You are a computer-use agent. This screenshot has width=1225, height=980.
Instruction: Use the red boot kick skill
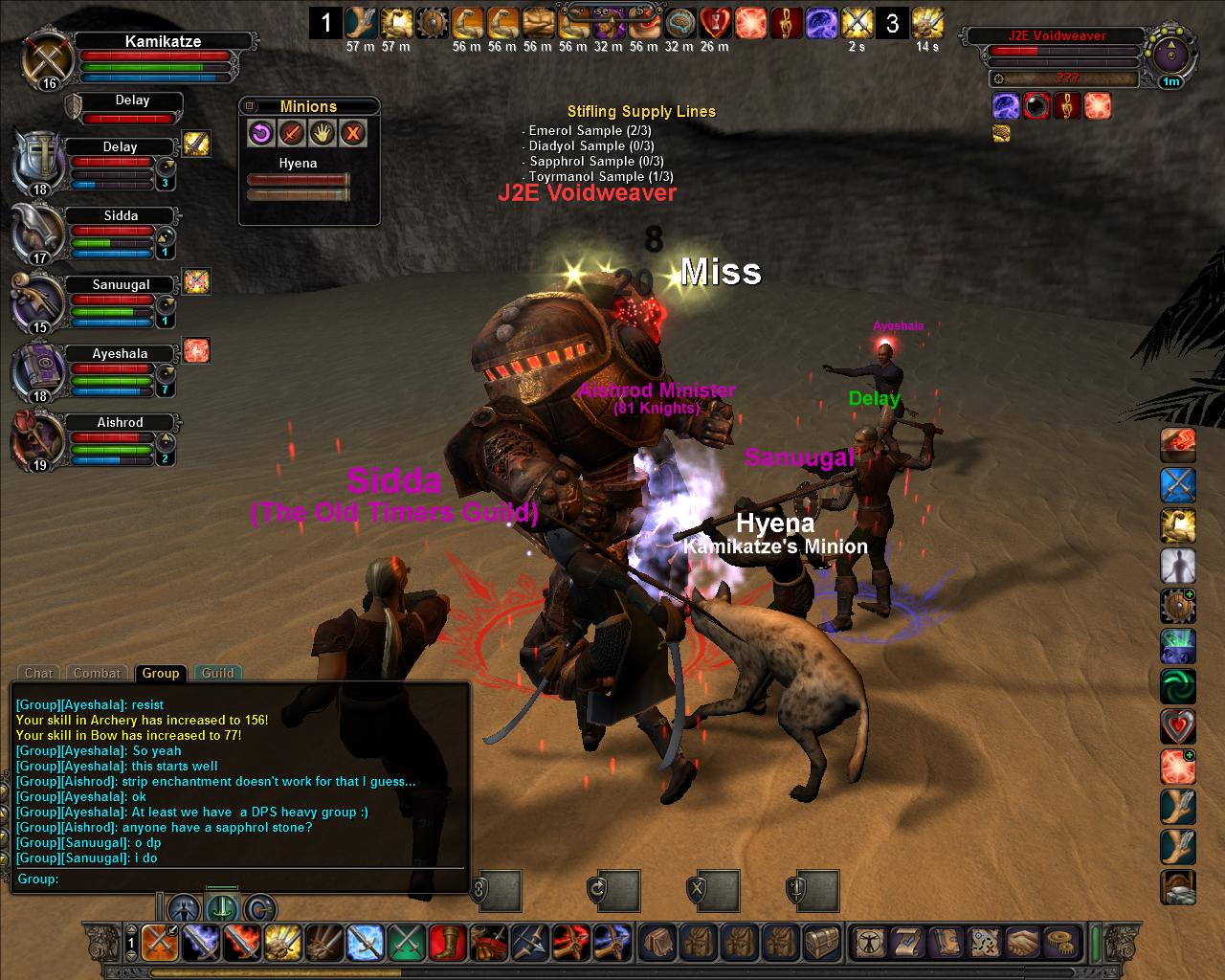tap(447, 943)
